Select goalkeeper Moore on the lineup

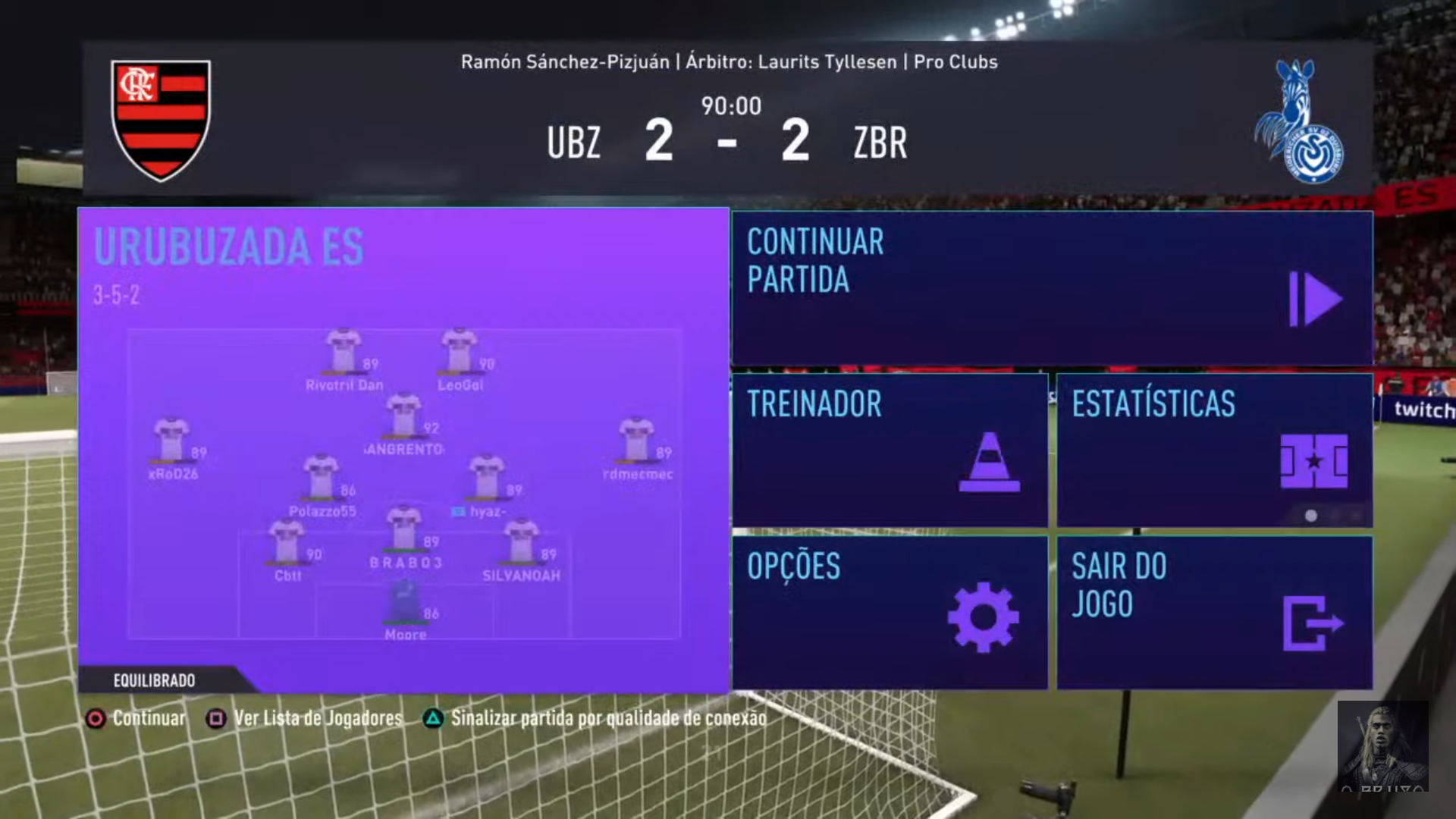[405, 603]
